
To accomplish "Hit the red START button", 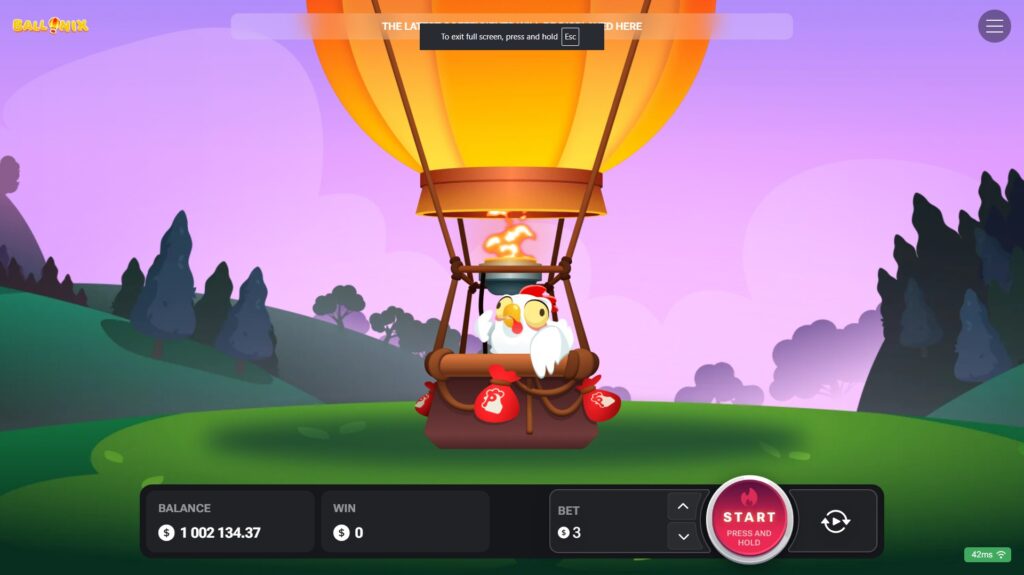I will pyautogui.click(x=749, y=521).
